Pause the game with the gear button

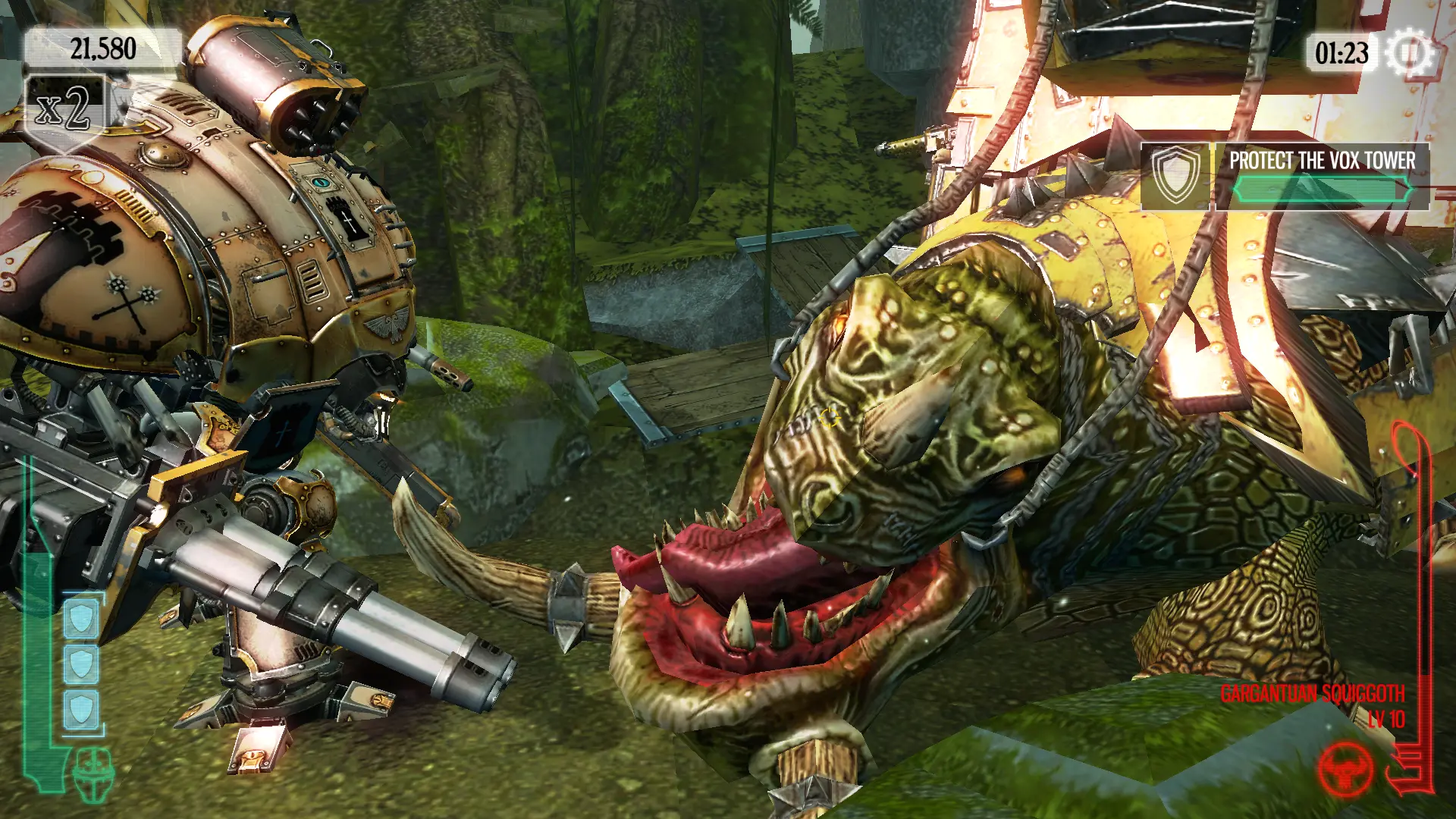pos(1409,53)
